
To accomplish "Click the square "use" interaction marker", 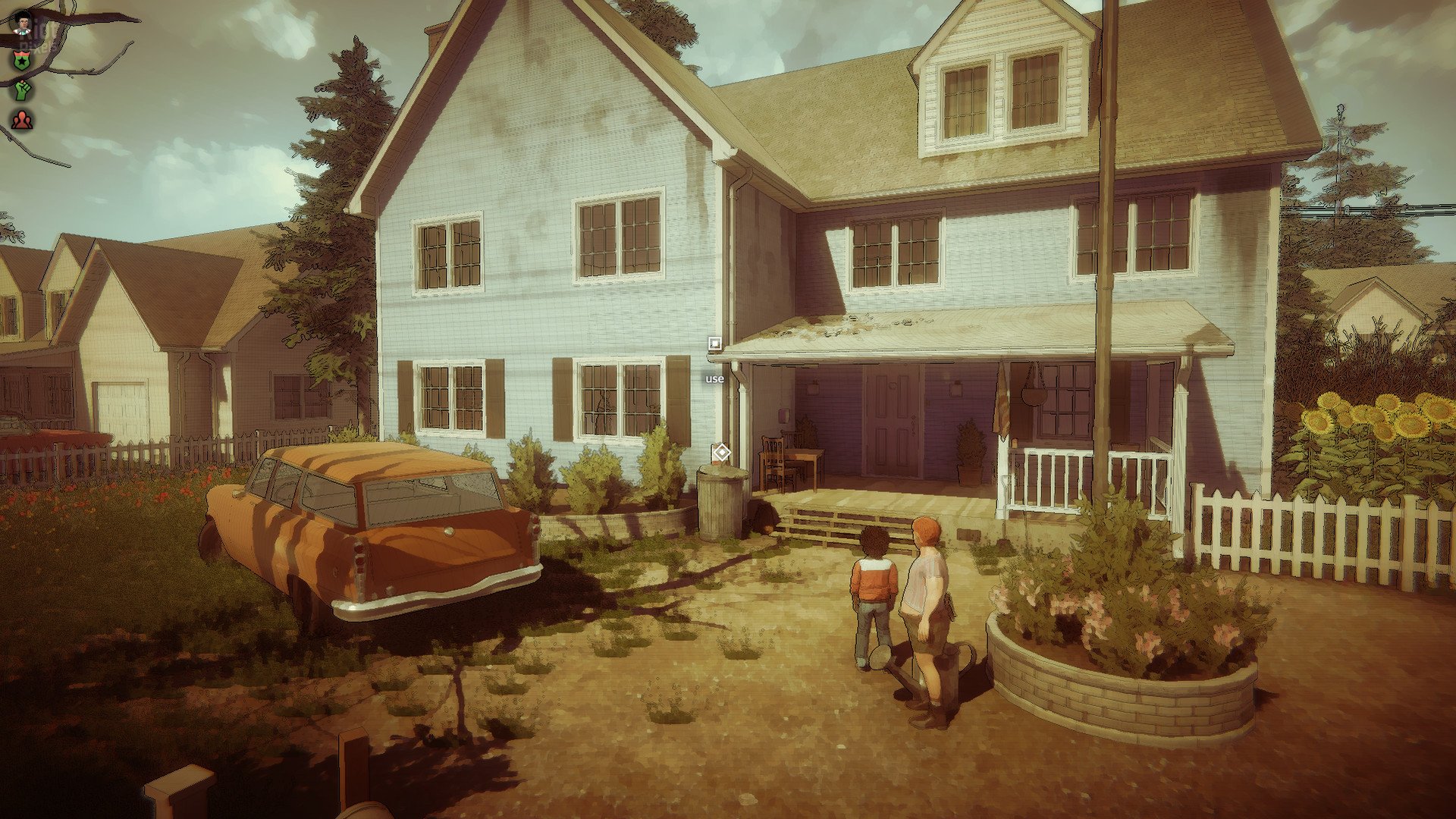I will [x=714, y=344].
